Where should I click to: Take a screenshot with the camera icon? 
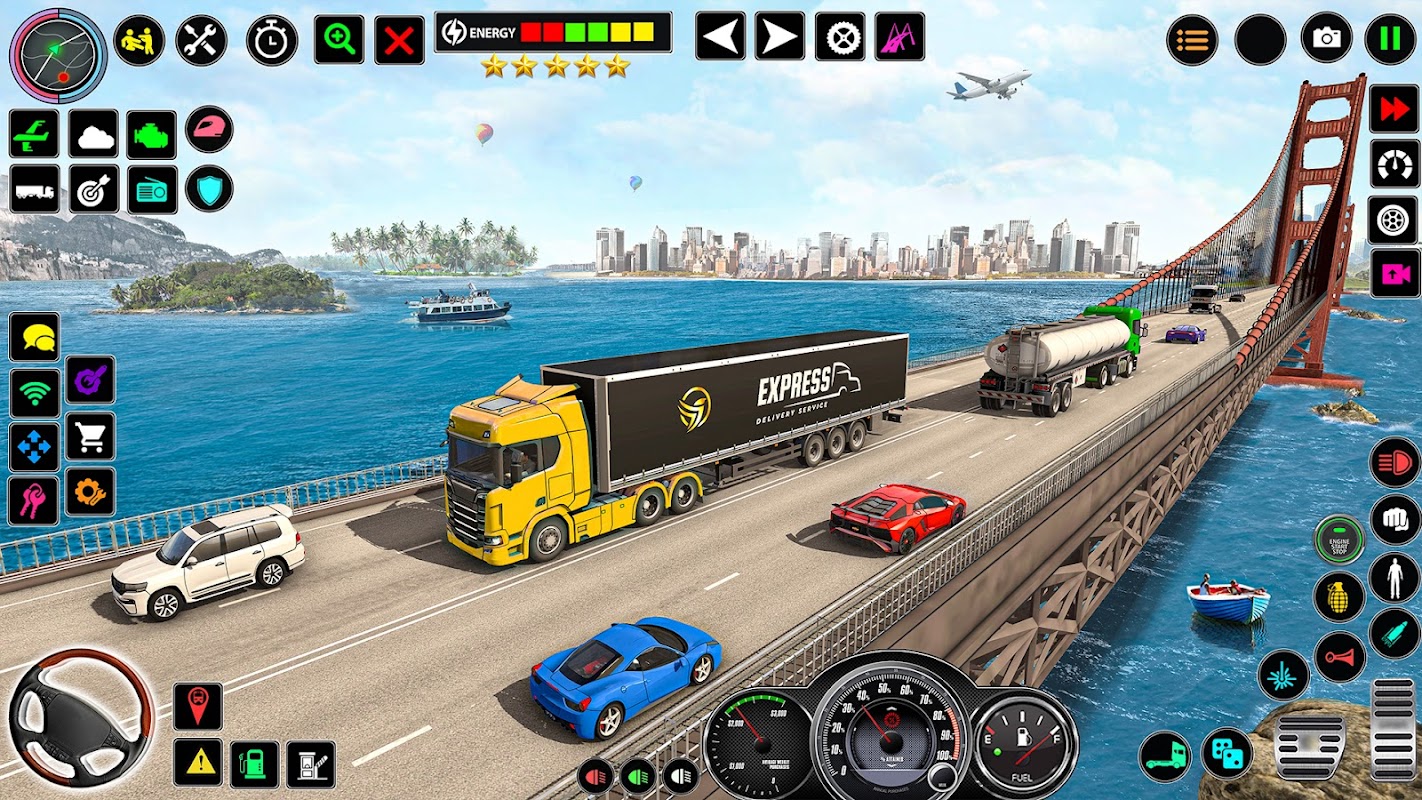pos(1326,39)
